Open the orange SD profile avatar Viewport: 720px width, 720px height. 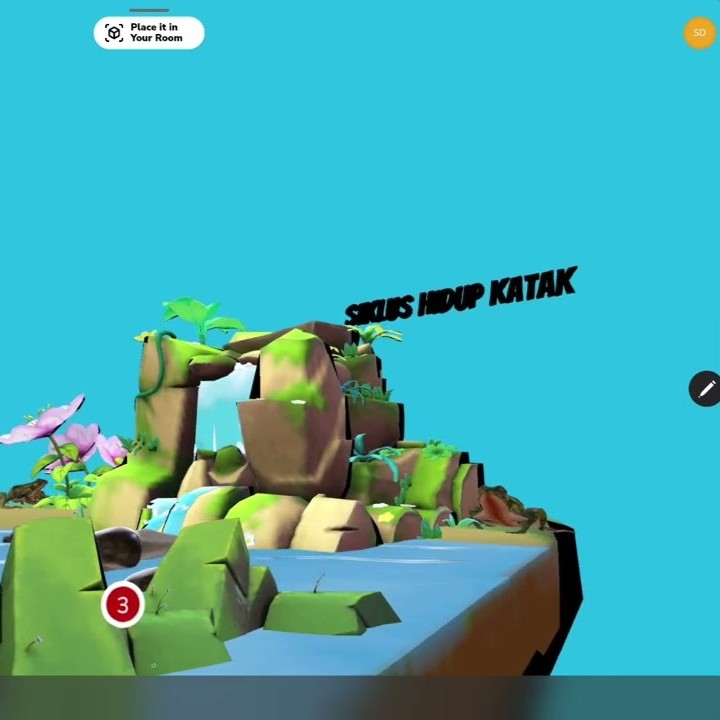click(x=699, y=33)
